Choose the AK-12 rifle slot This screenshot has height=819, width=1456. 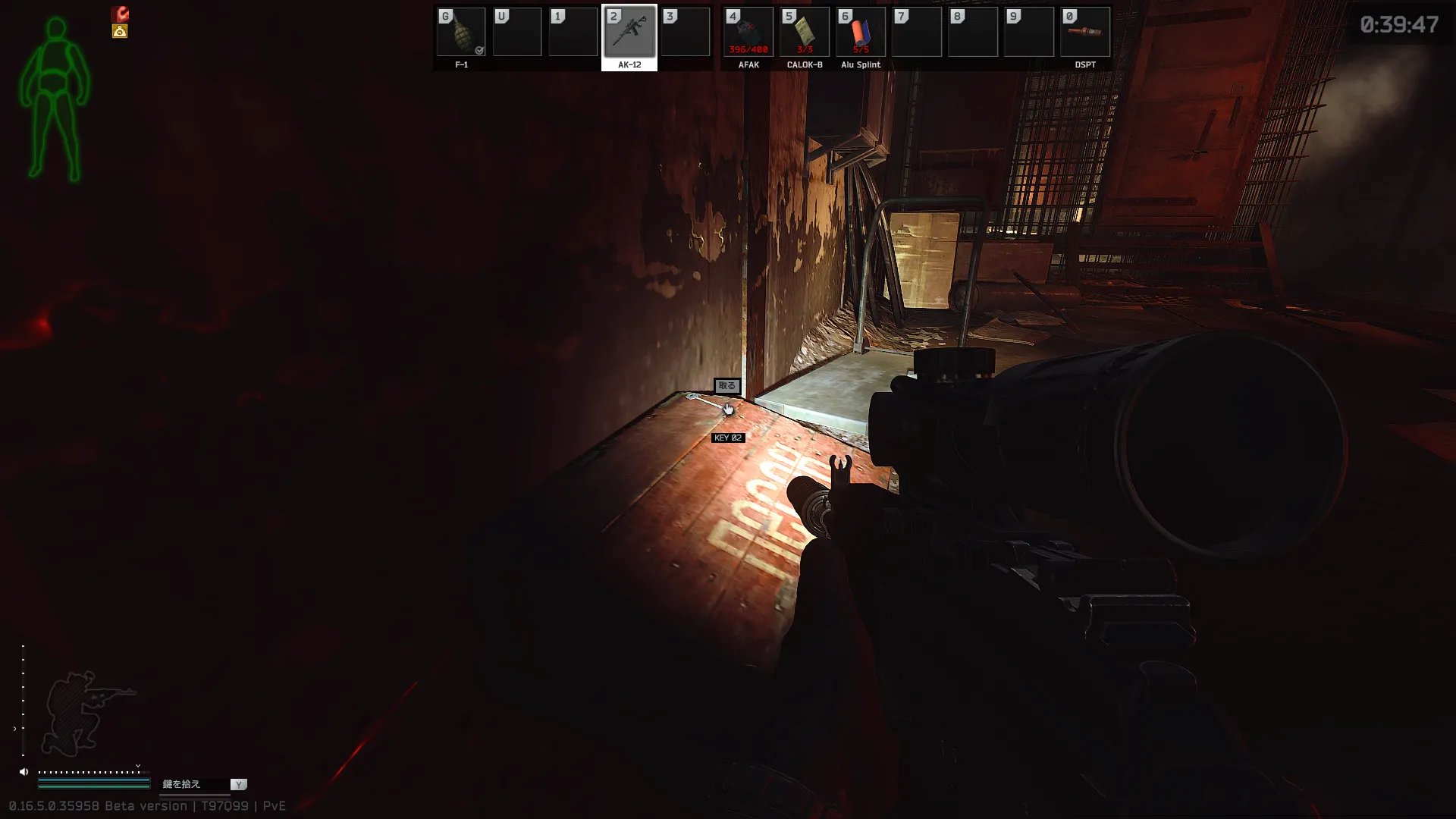629,33
